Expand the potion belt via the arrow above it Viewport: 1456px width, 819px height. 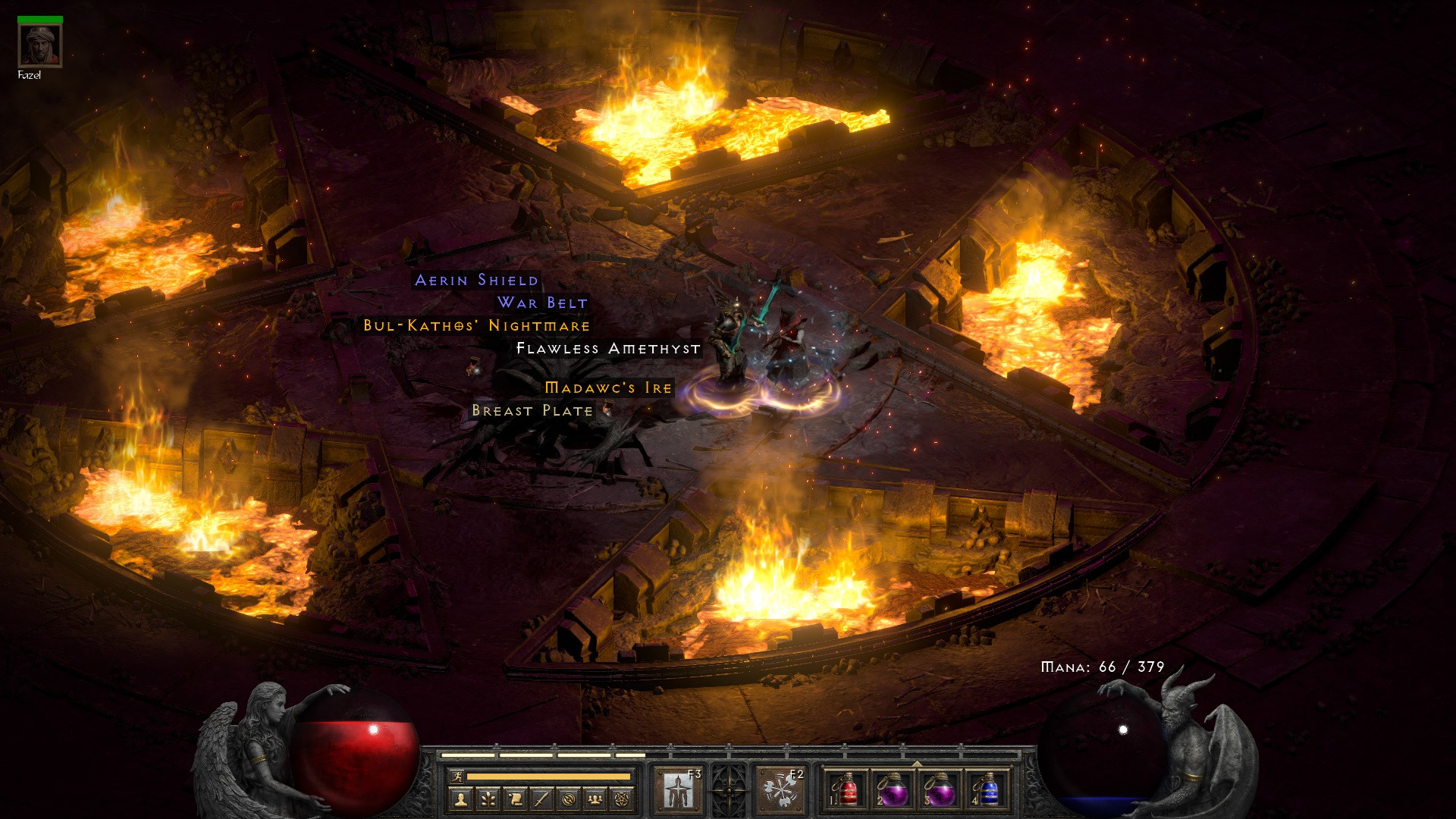coord(917,764)
